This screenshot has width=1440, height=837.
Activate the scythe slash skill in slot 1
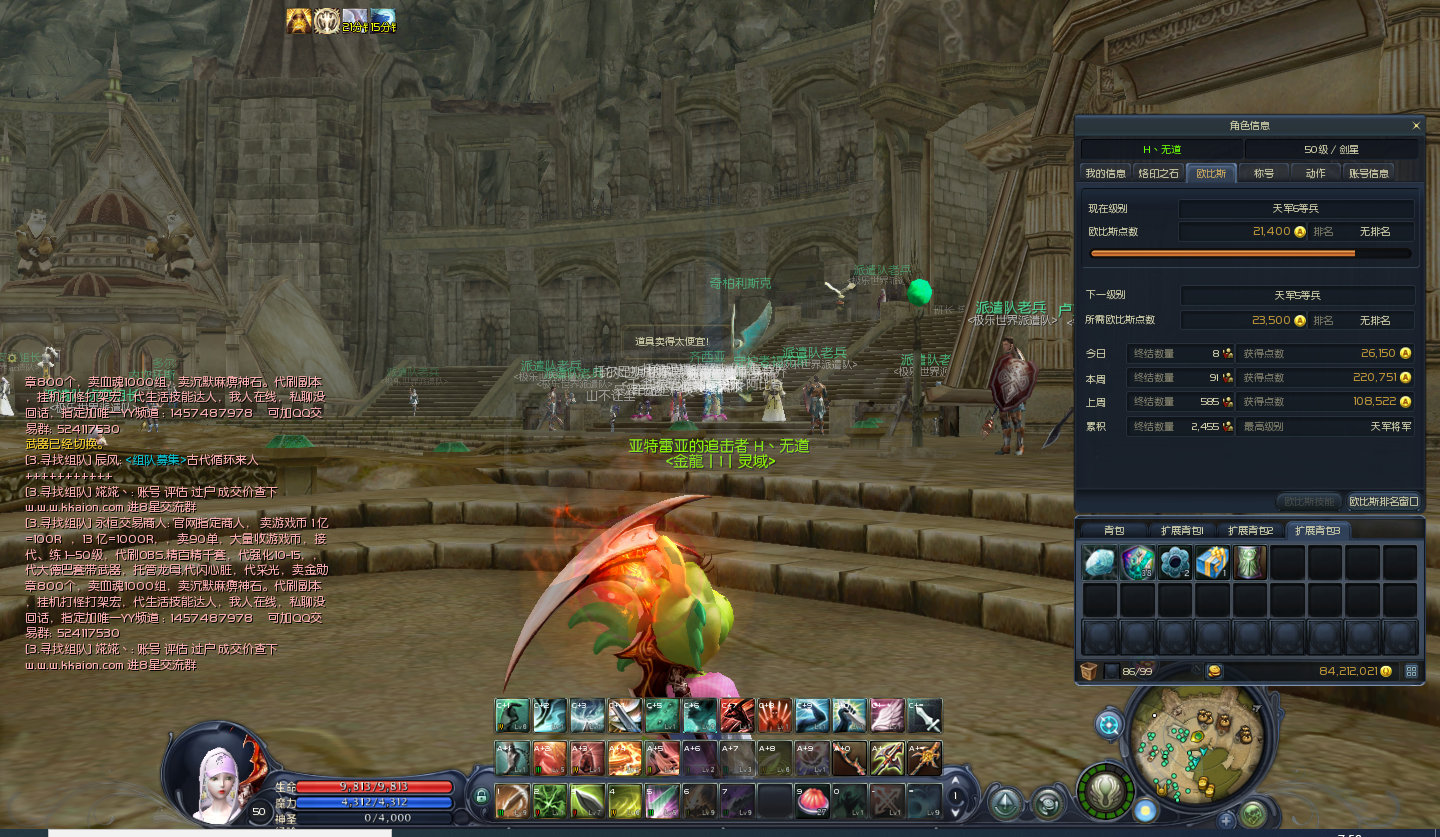[512, 802]
